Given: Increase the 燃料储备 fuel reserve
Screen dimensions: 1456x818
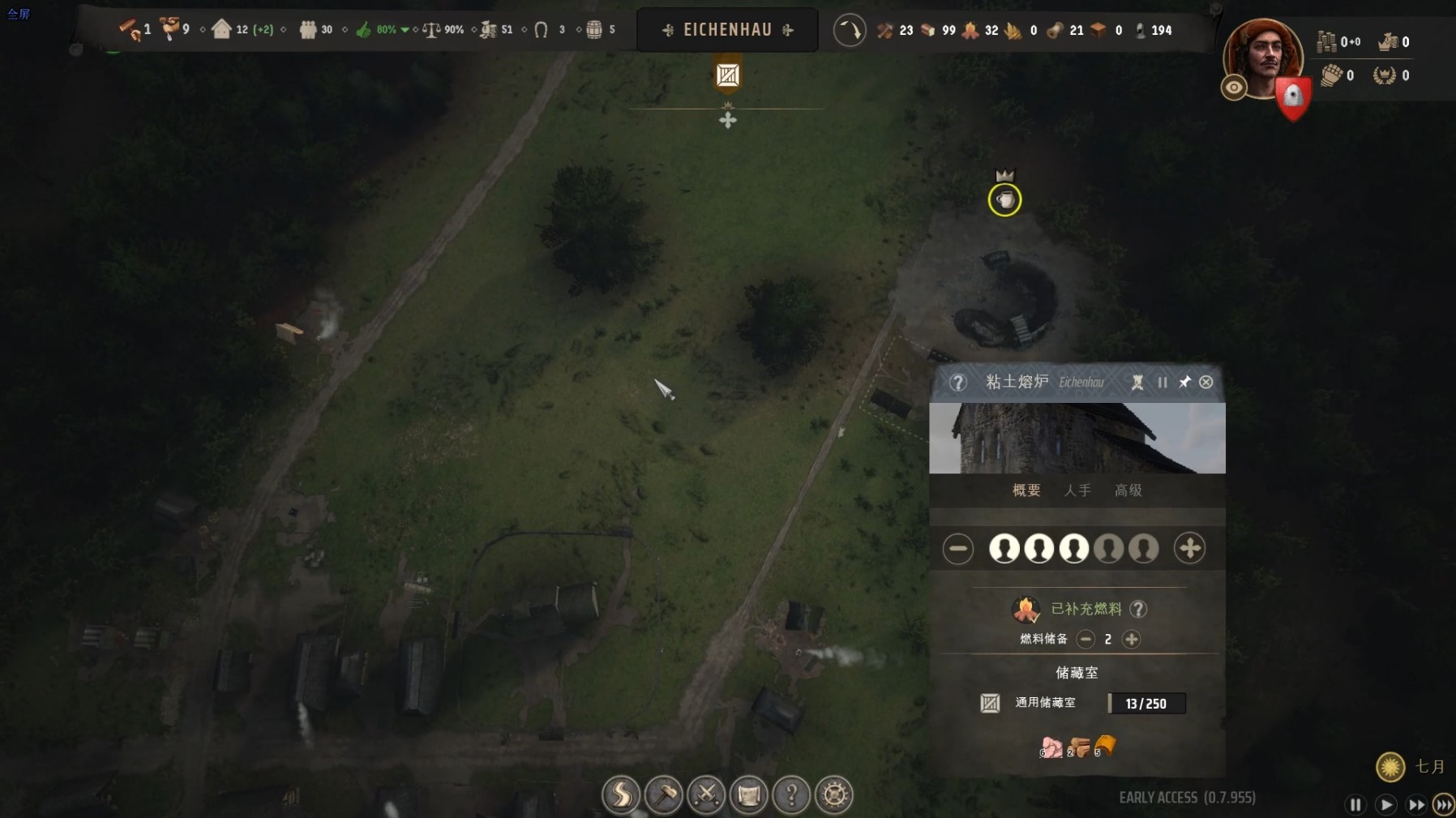Looking at the screenshot, I should pyautogui.click(x=1131, y=640).
